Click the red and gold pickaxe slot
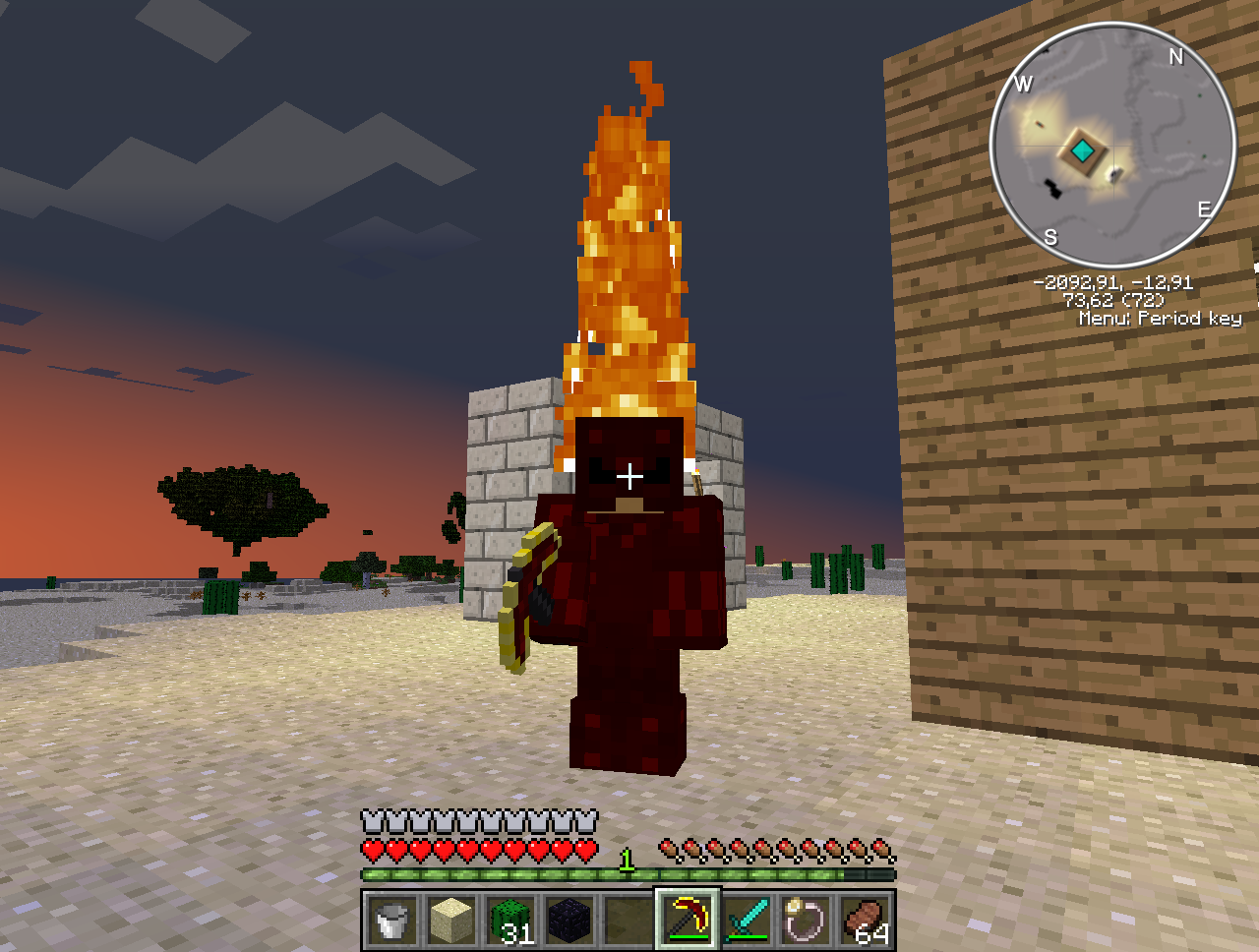The height and width of the screenshot is (952, 1259). [x=688, y=921]
